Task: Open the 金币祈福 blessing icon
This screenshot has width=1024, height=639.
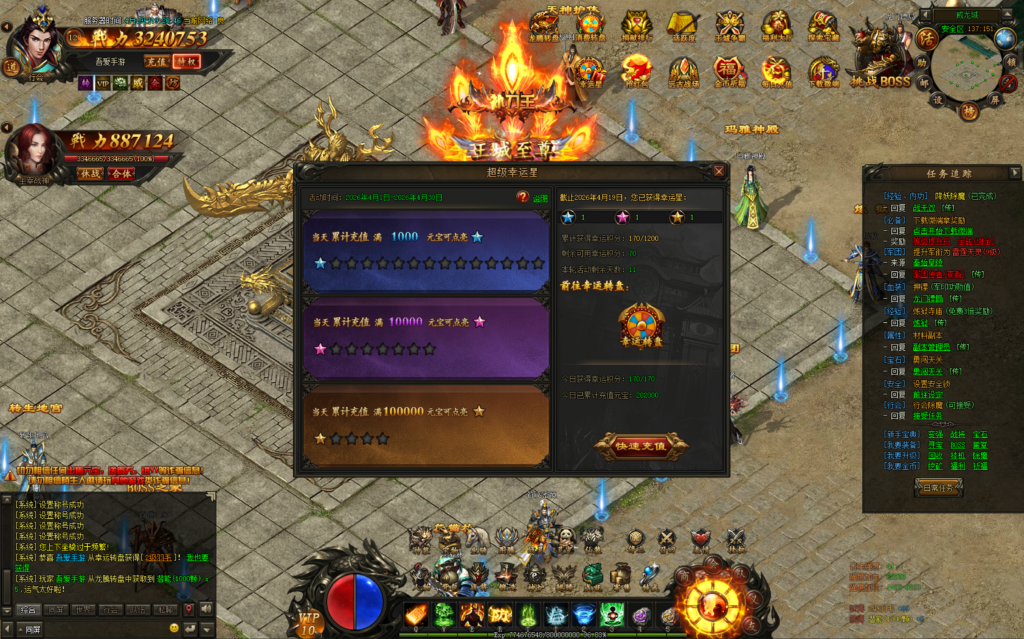Action: [728, 70]
